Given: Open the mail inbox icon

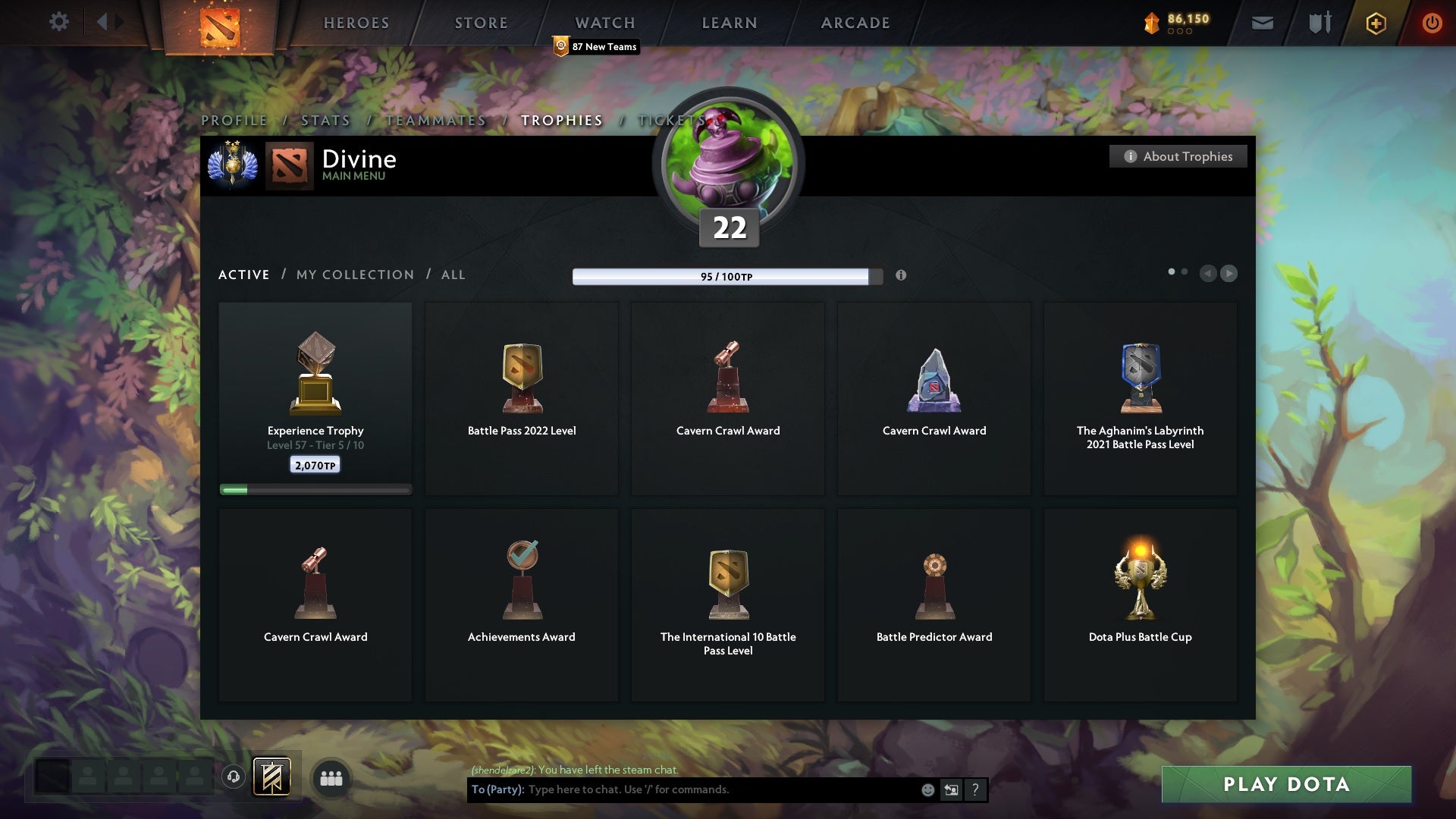Looking at the screenshot, I should point(1262,22).
